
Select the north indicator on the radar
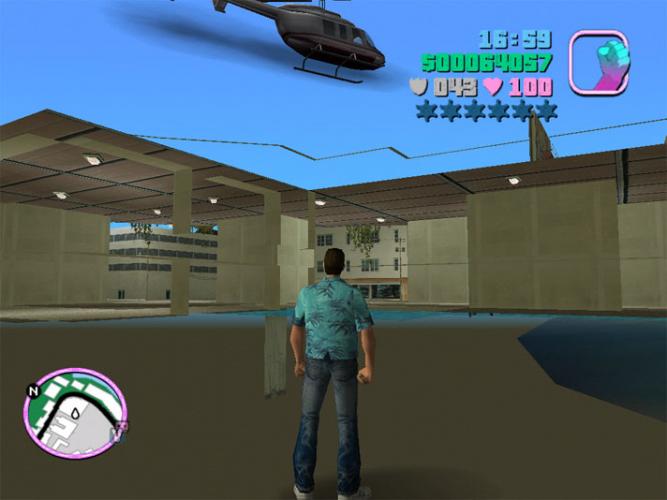33,390
